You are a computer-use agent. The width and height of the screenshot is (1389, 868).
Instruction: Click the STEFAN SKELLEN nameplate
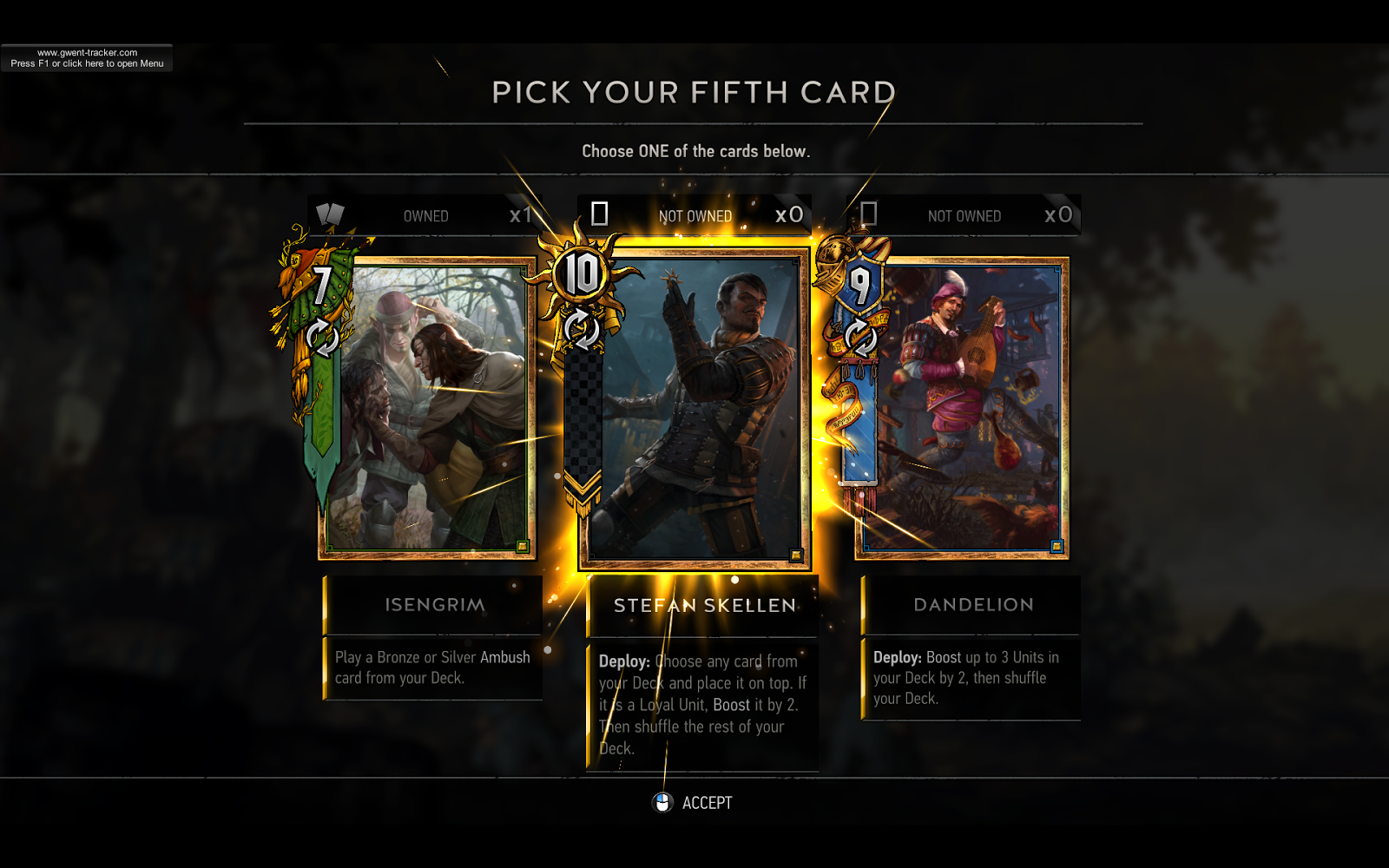click(x=703, y=605)
